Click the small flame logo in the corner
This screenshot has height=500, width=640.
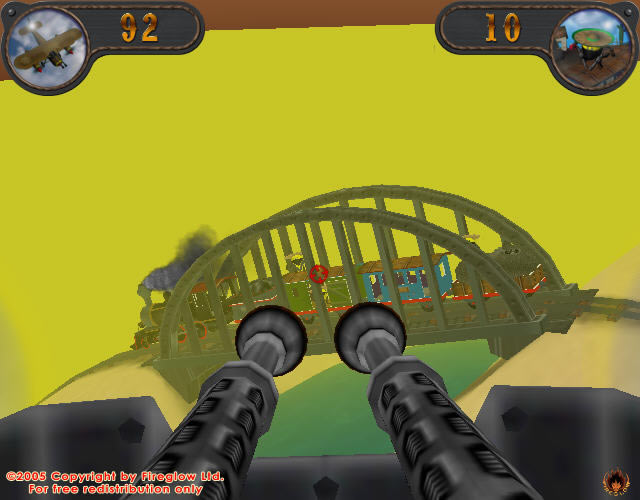click(x=615, y=481)
